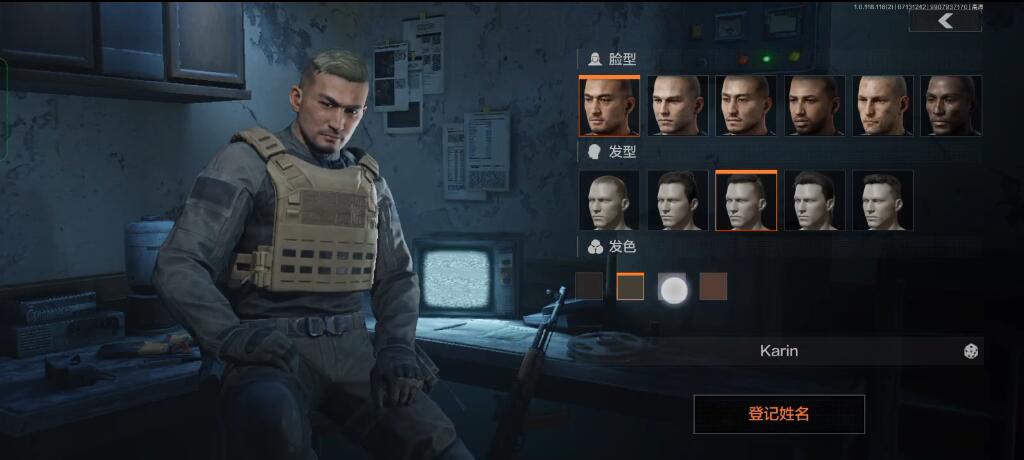Pick the bearded face preset, fourth in row

(x=814, y=106)
